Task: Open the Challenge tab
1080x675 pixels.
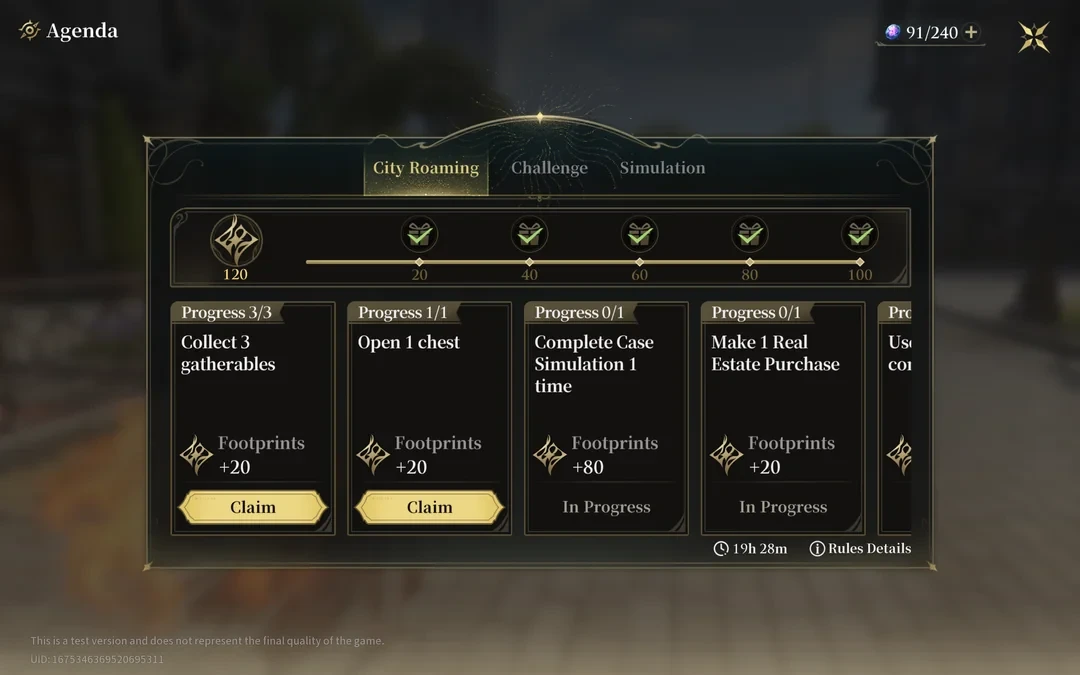Action: 549,168
